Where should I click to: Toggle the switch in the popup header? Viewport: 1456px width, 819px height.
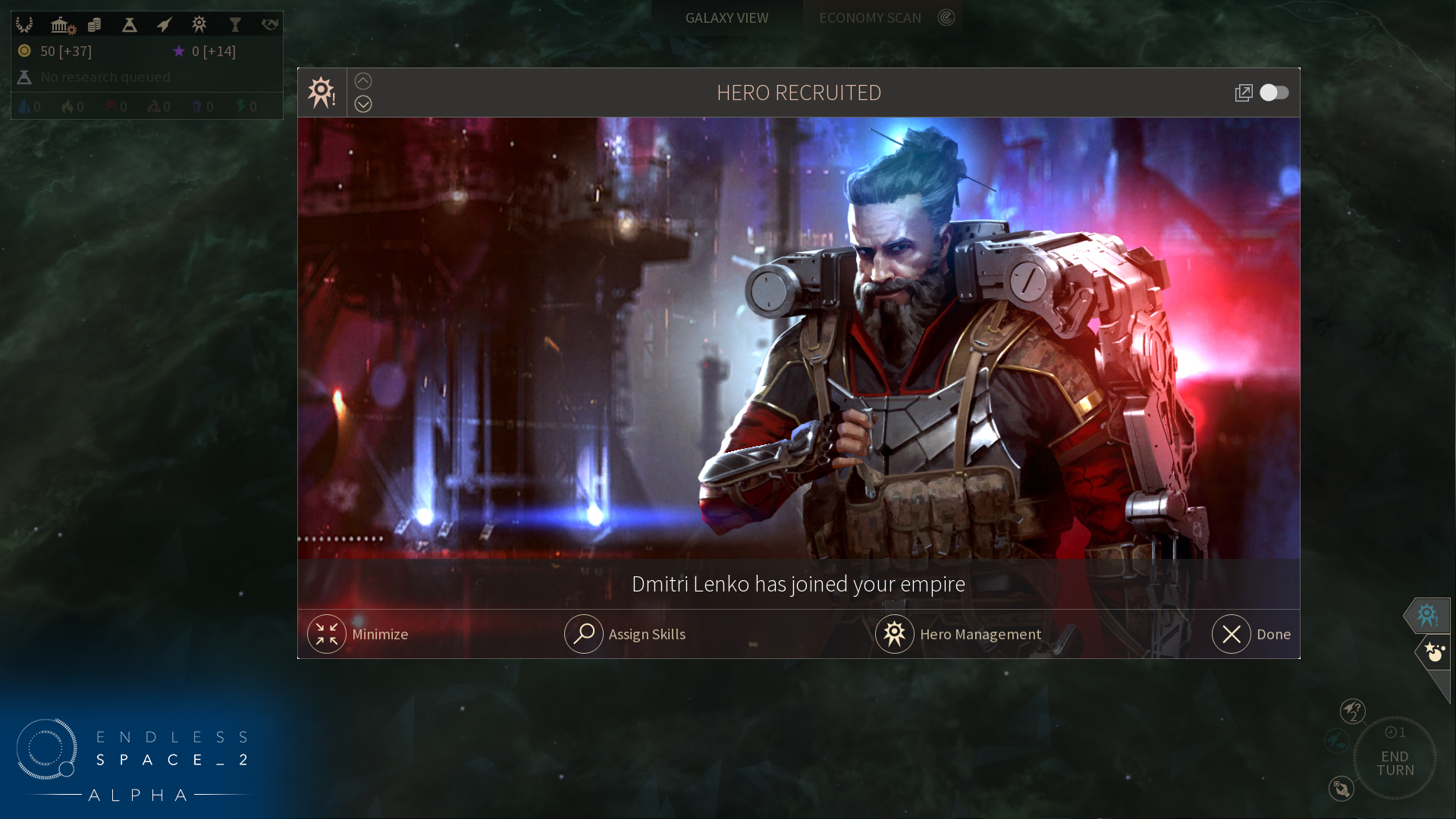click(1274, 93)
